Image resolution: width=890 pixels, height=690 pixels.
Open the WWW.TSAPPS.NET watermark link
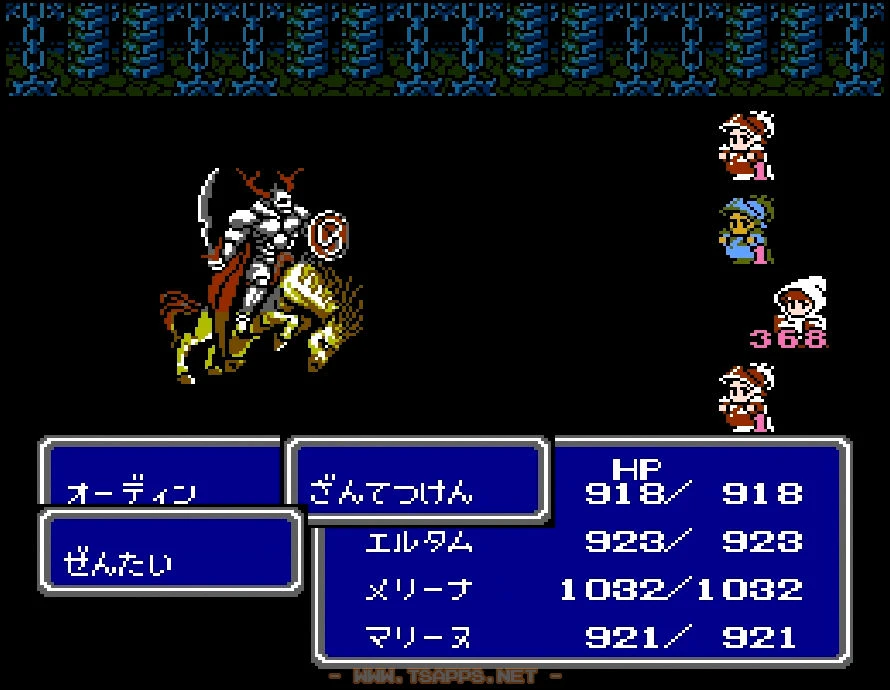point(445,677)
